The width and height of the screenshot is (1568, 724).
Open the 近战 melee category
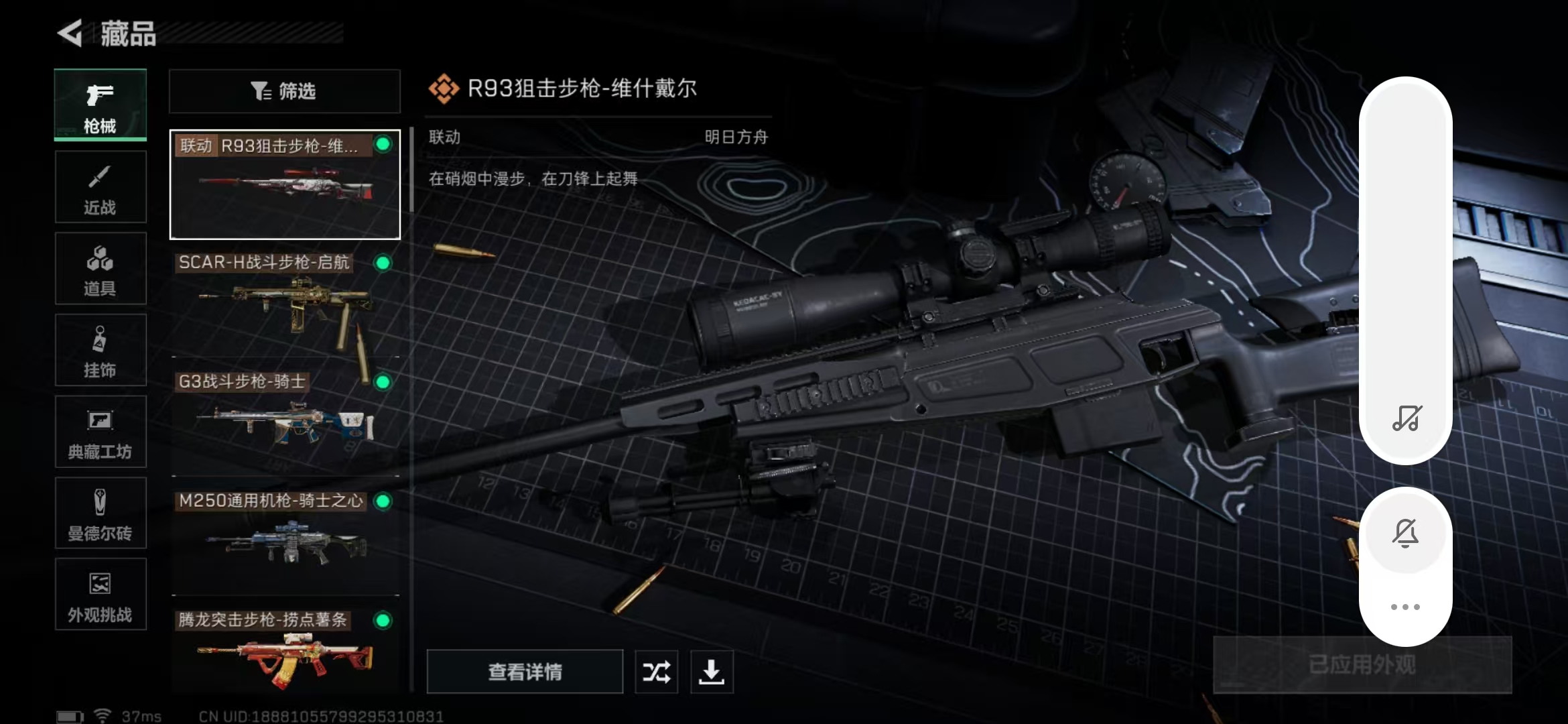[101, 187]
